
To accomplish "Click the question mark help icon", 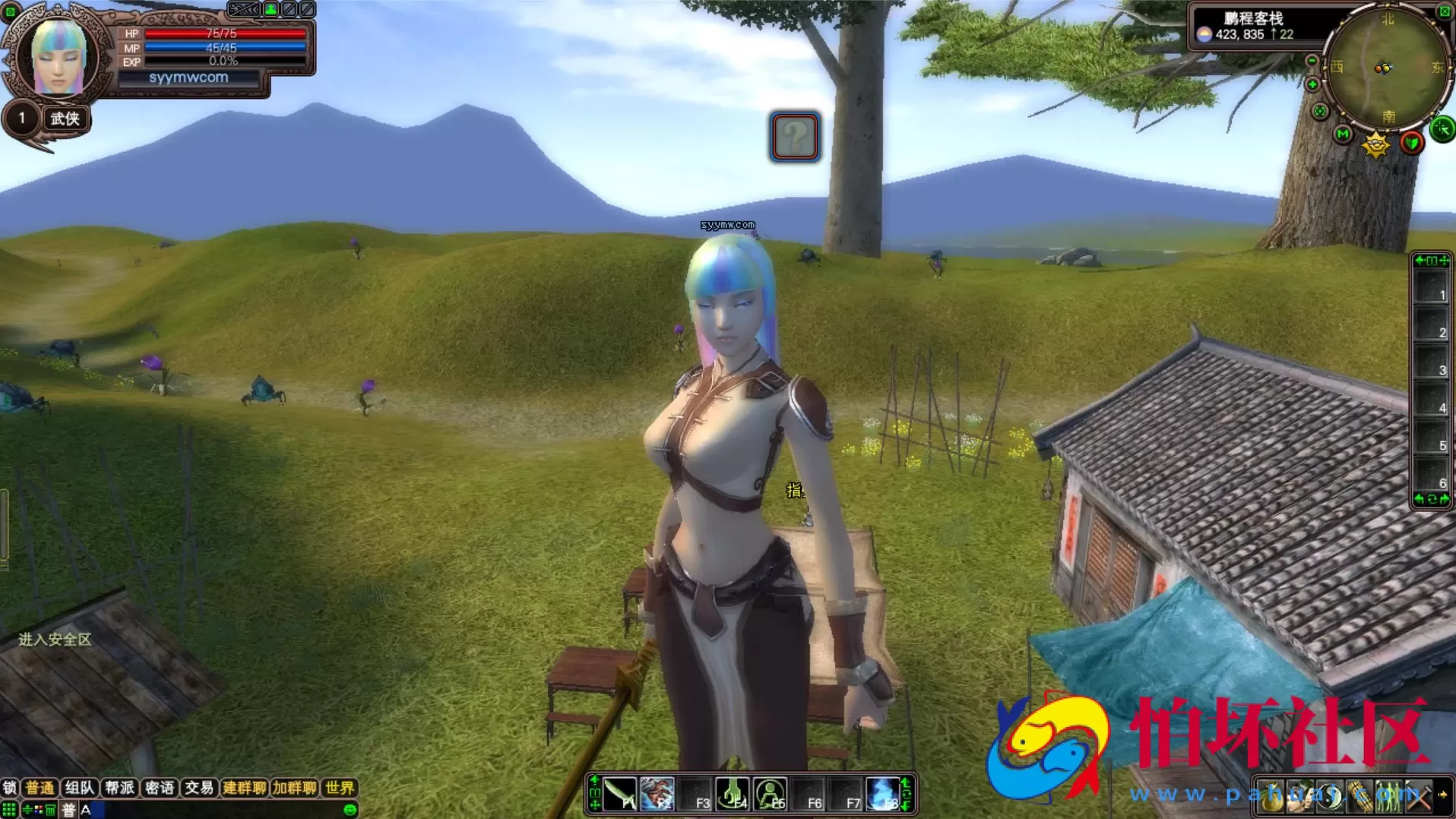I will [795, 137].
